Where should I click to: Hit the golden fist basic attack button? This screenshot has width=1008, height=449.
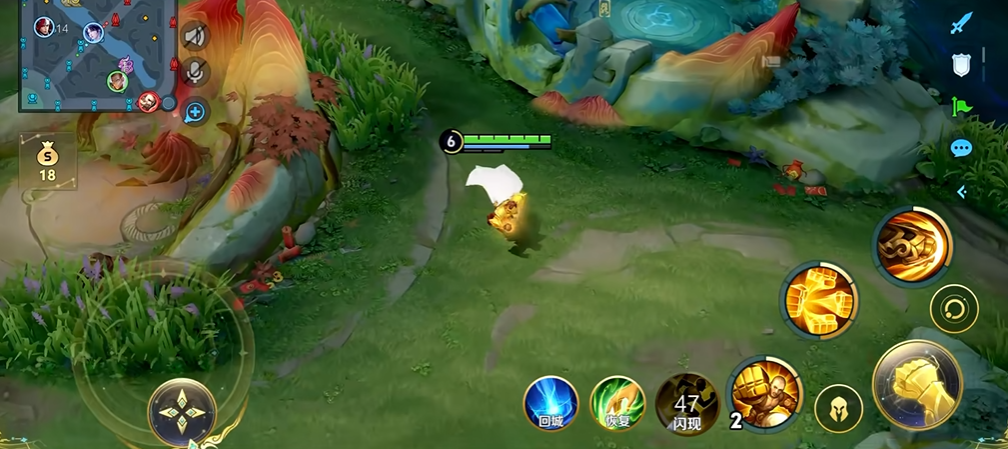917,384
